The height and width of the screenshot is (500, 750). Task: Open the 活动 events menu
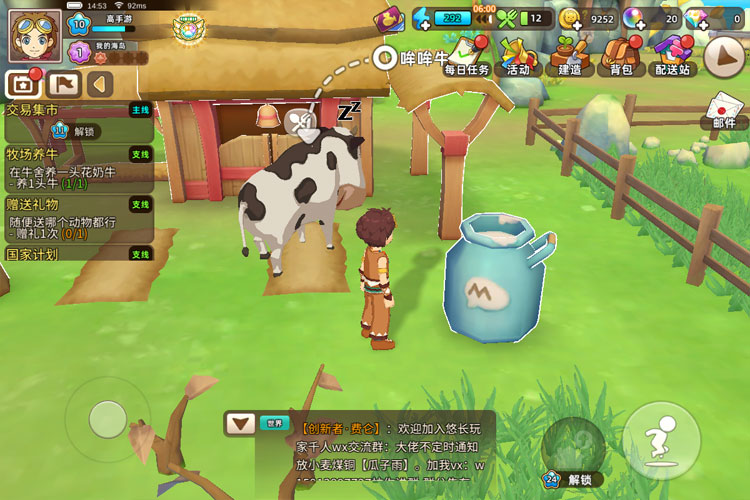click(518, 56)
